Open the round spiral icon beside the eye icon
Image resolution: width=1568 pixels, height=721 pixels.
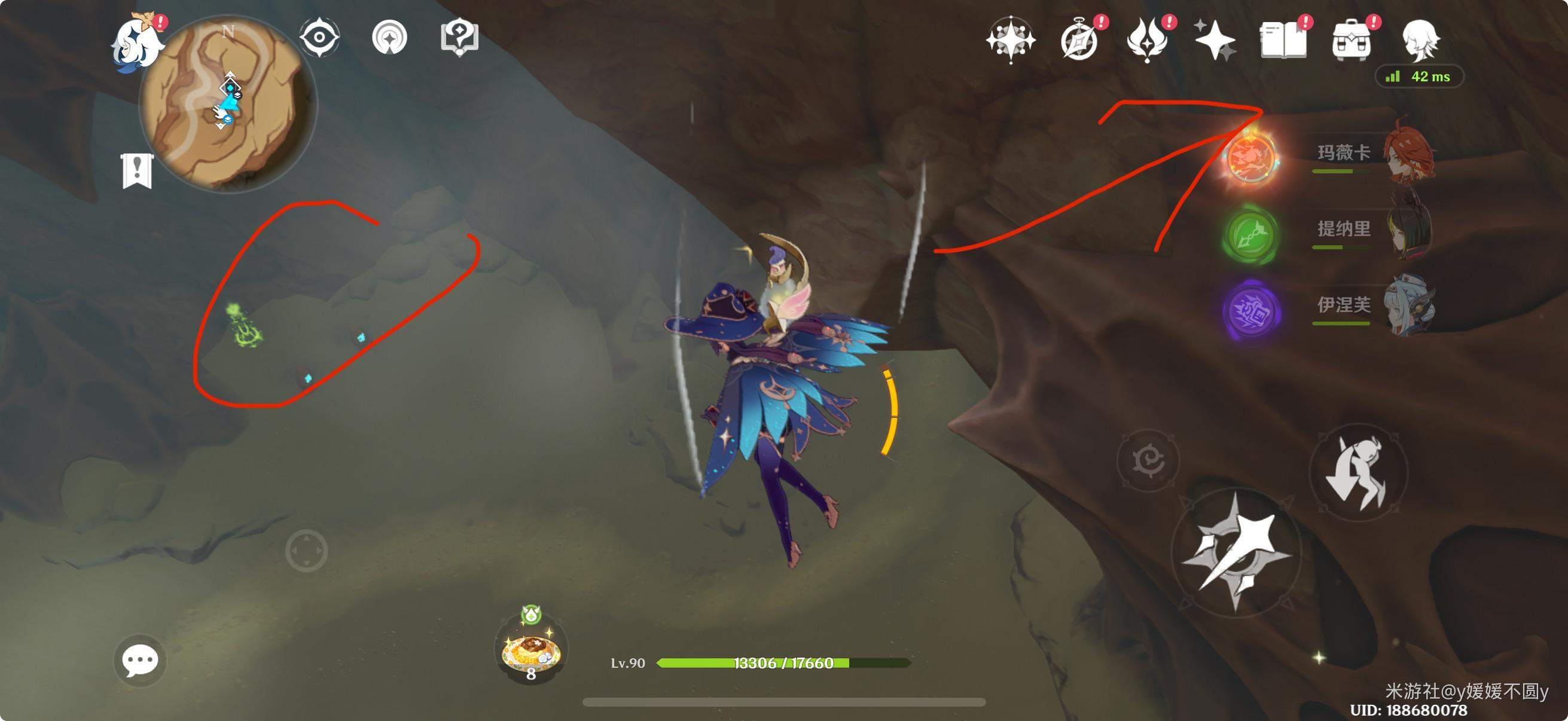(389, 38)
